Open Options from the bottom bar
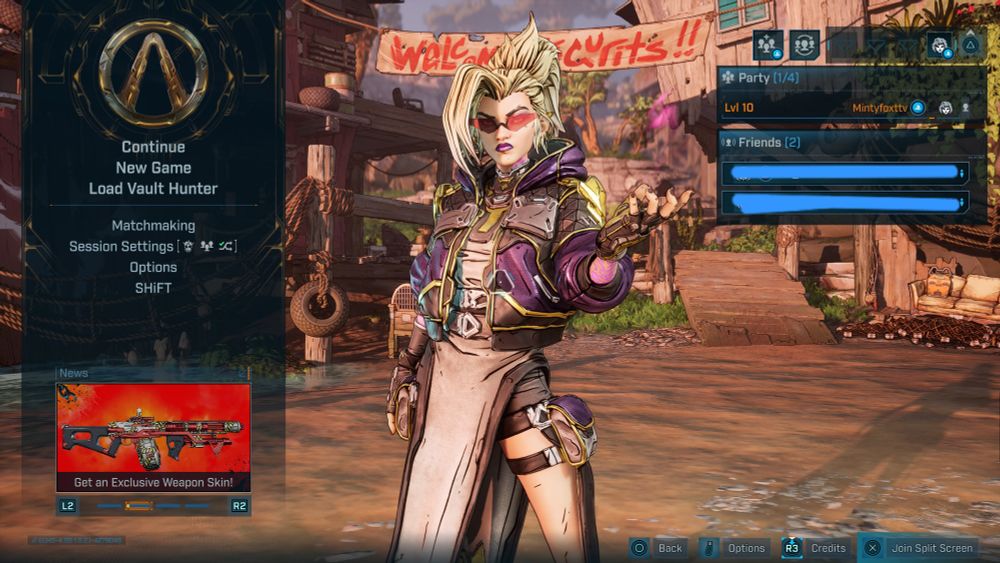Image resolution: width=1000 pixels, height=563 pixels. point(735,548)
